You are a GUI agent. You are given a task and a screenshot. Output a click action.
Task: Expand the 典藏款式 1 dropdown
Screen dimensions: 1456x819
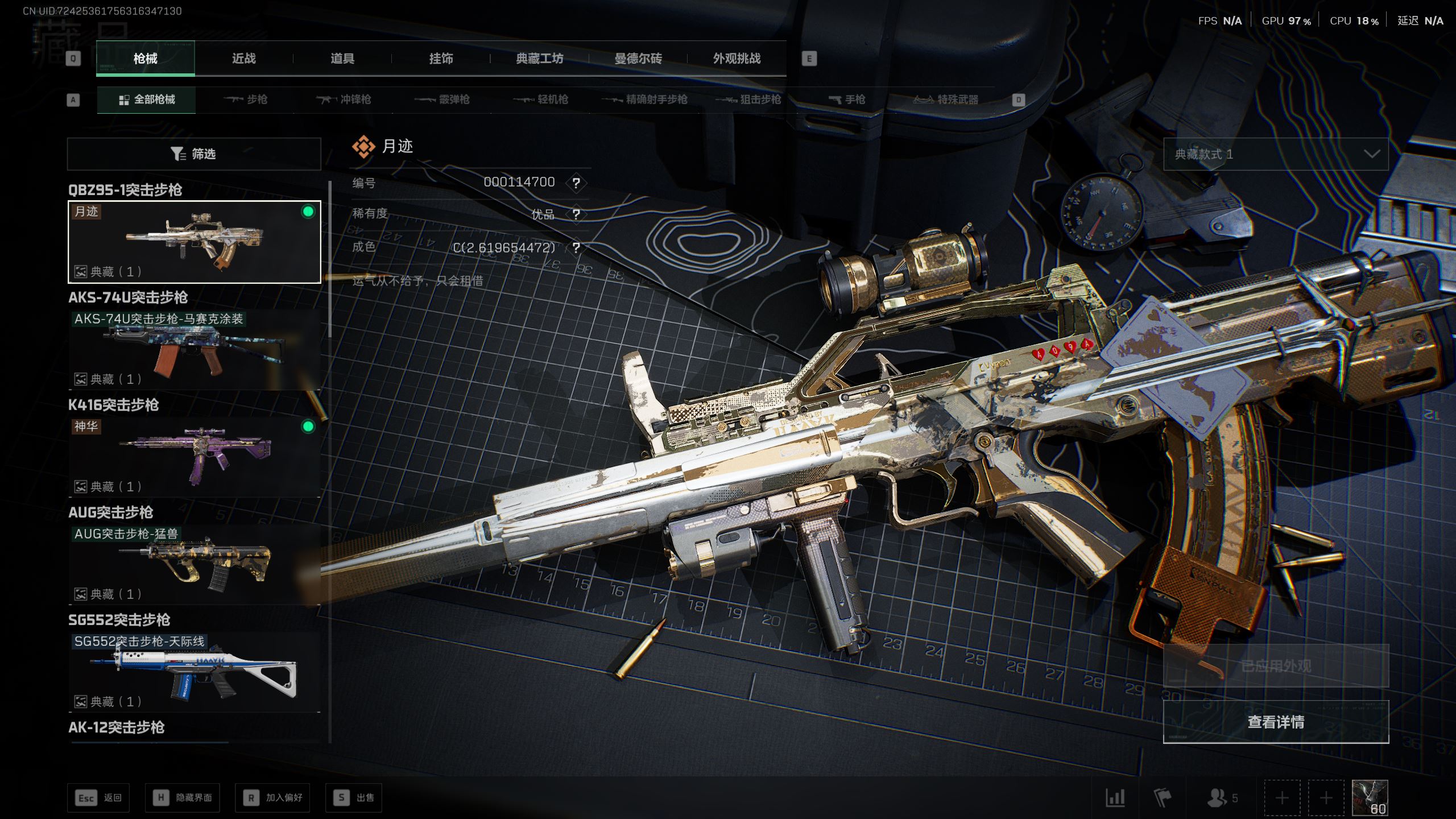(1276, 154)
